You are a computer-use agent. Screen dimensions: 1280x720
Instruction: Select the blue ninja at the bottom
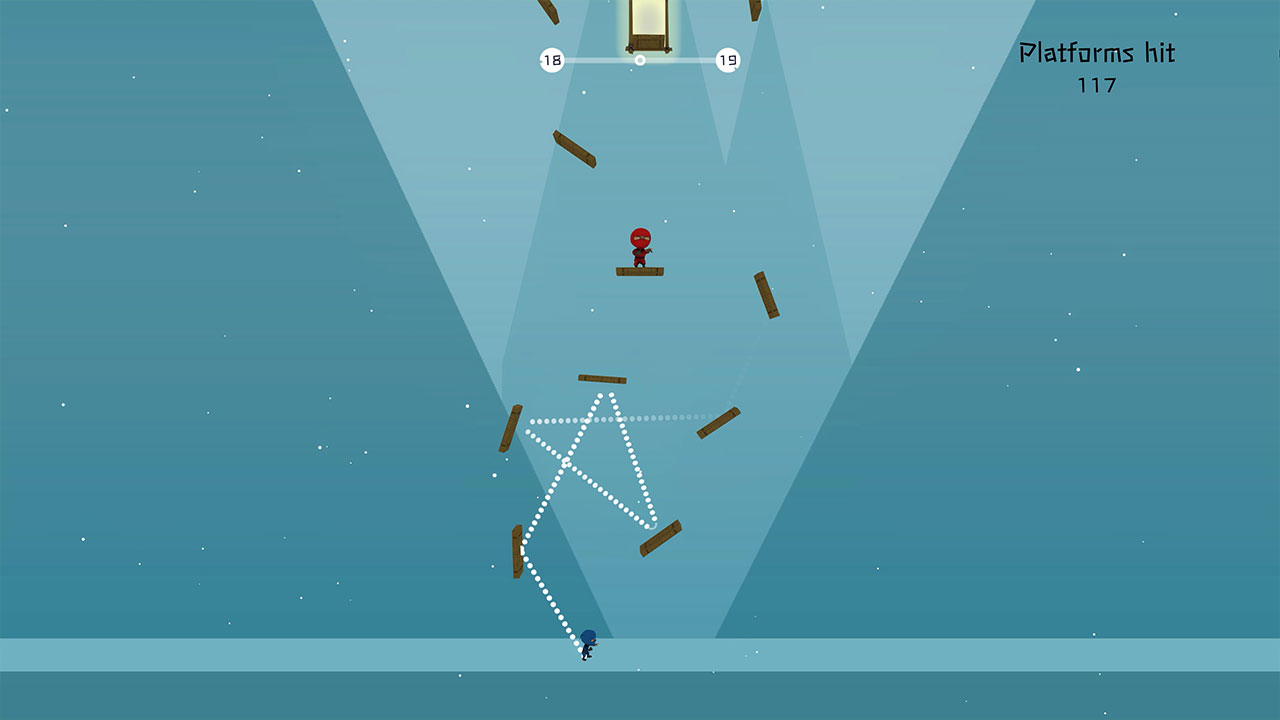pos(587,645)
